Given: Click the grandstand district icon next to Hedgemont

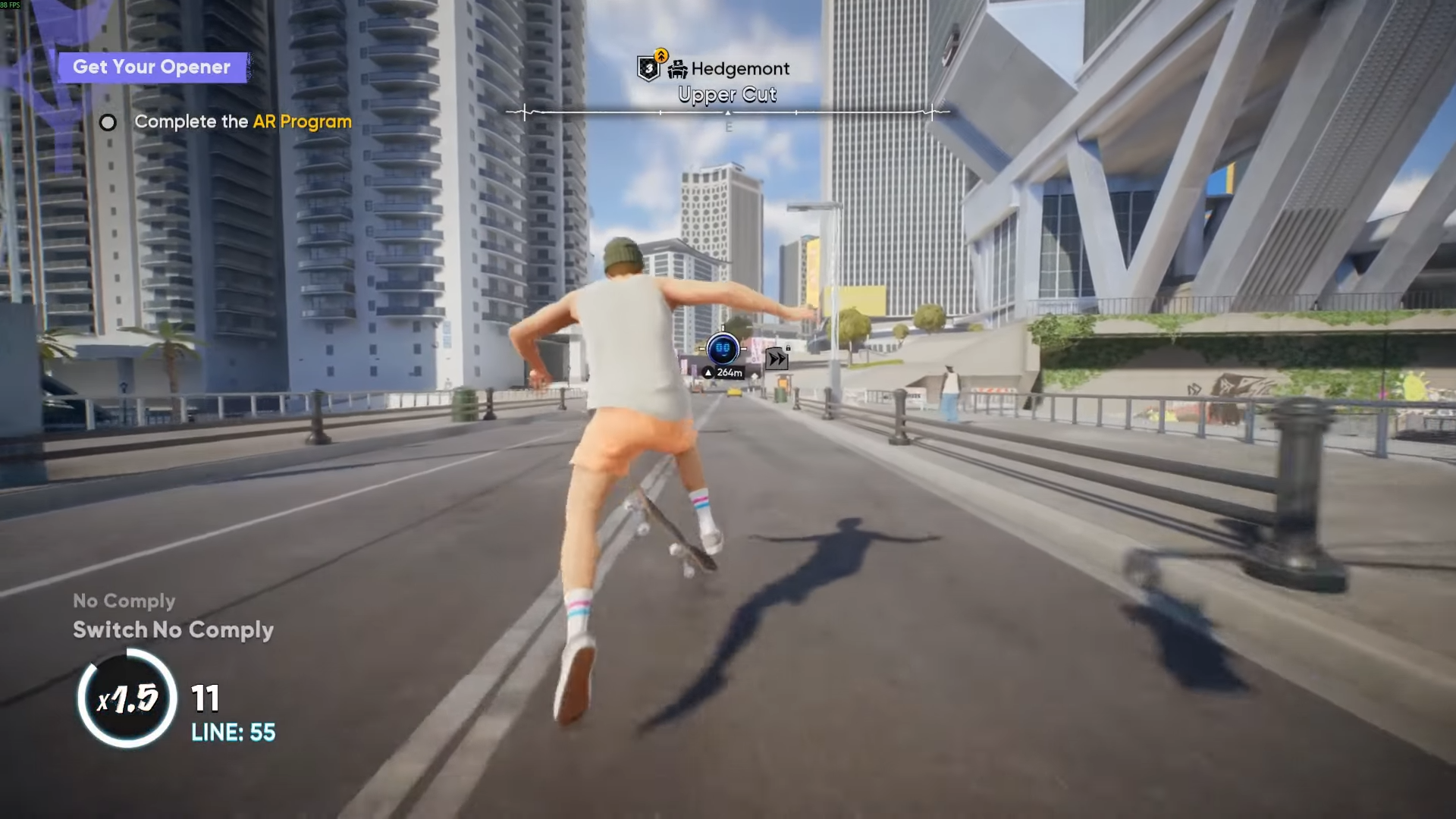Looking at the screenshot, I should (678, 69).
